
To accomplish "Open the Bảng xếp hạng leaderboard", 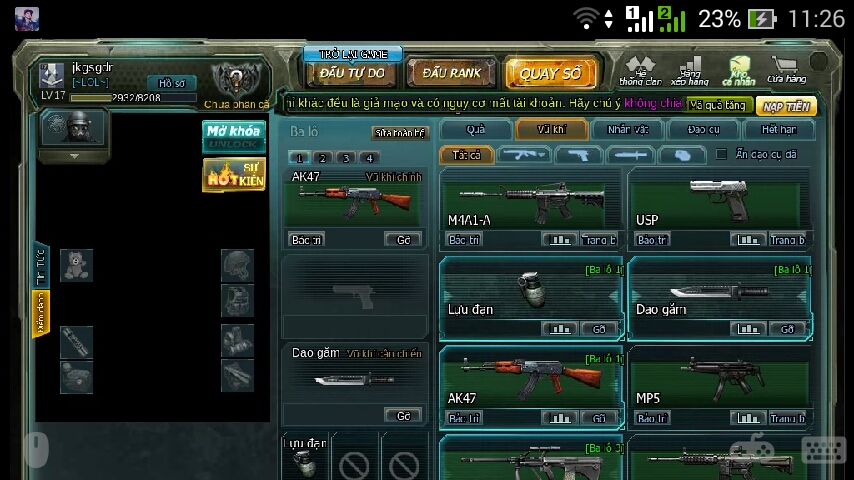I will (689, 72).
